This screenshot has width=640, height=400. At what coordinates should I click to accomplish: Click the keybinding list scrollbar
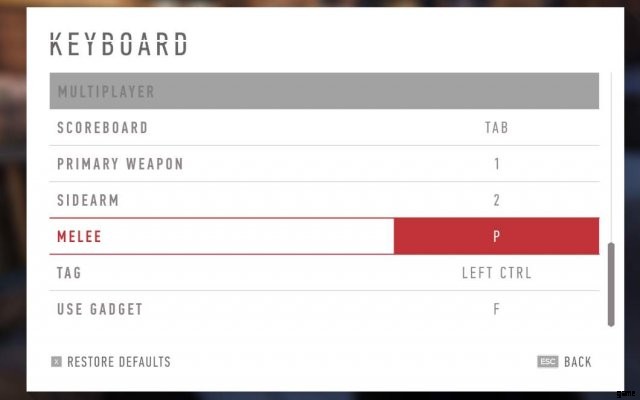tap(610, 282)
